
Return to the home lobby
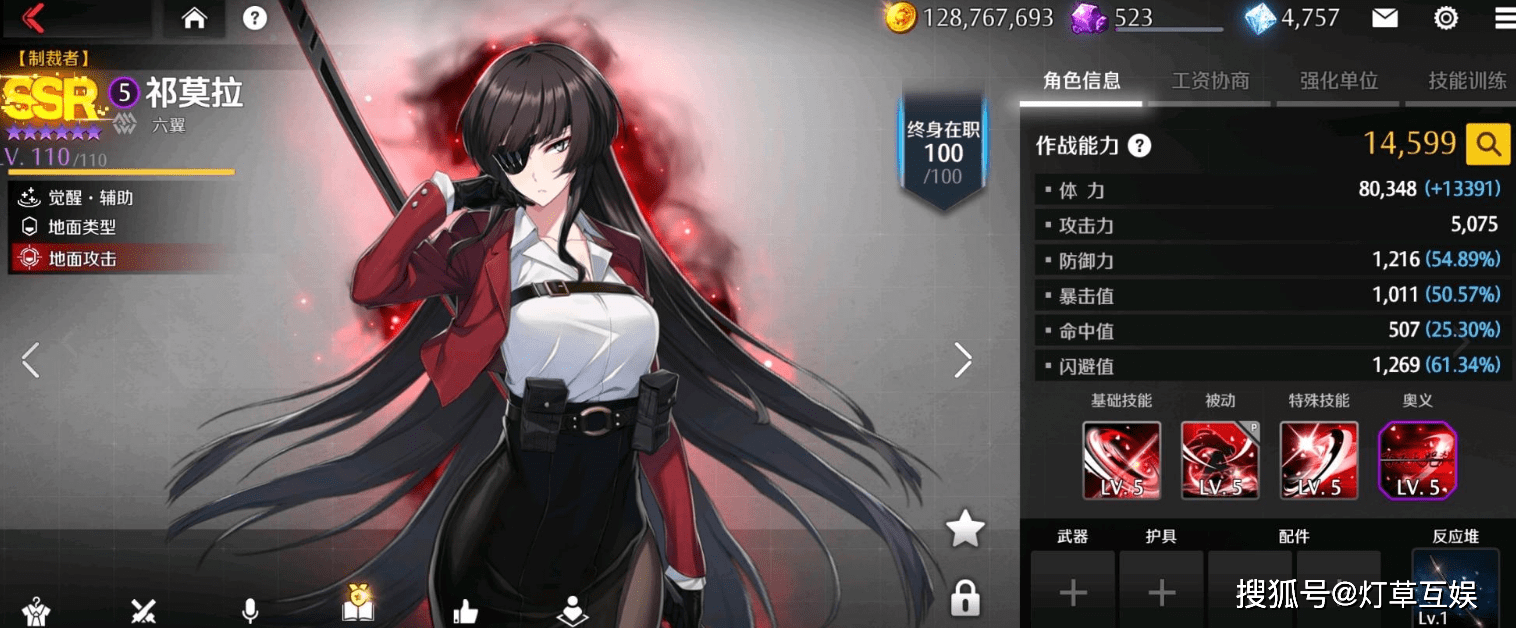click(194, 17)
